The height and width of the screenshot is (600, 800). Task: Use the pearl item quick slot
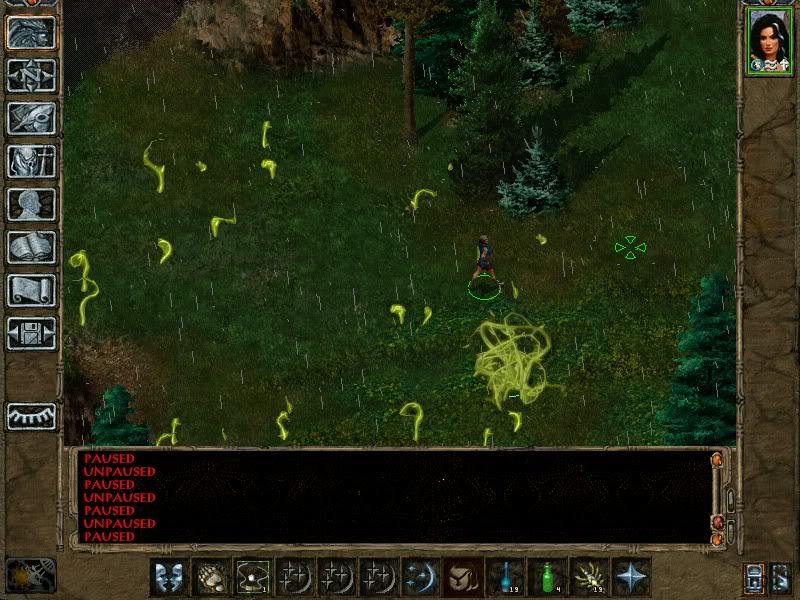(x=252, y=577)
